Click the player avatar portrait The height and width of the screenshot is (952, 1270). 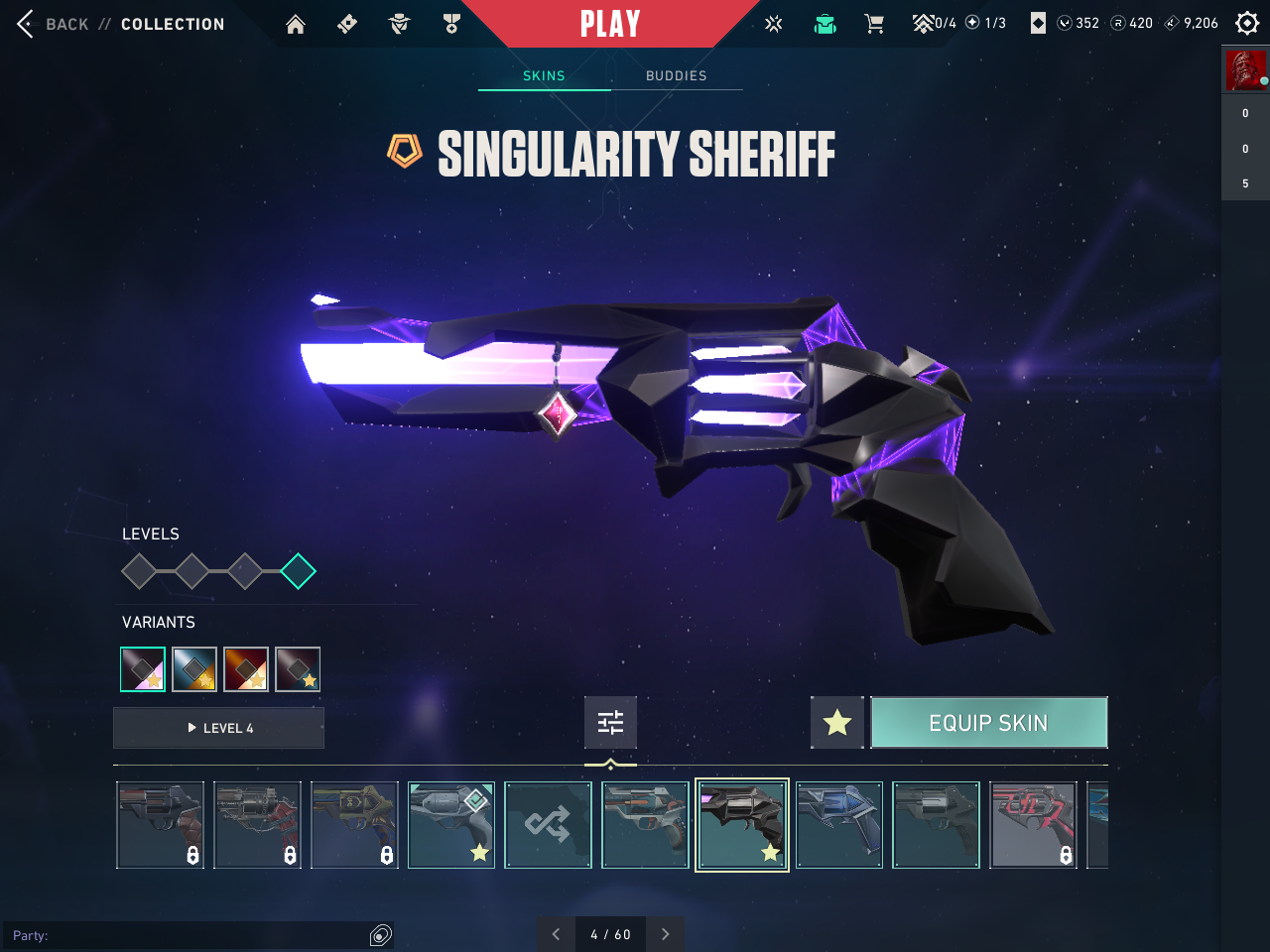pos(1245,71)
